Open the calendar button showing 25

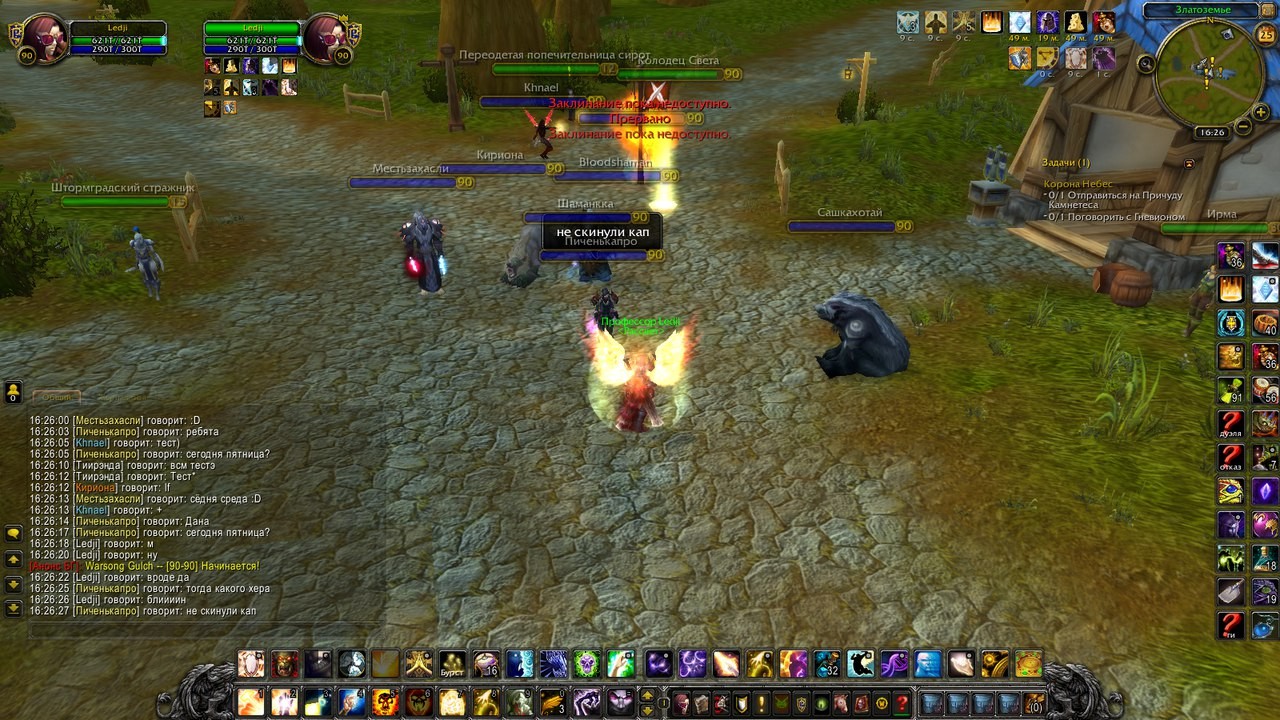pyautogui.click(x=1265, y=35)
